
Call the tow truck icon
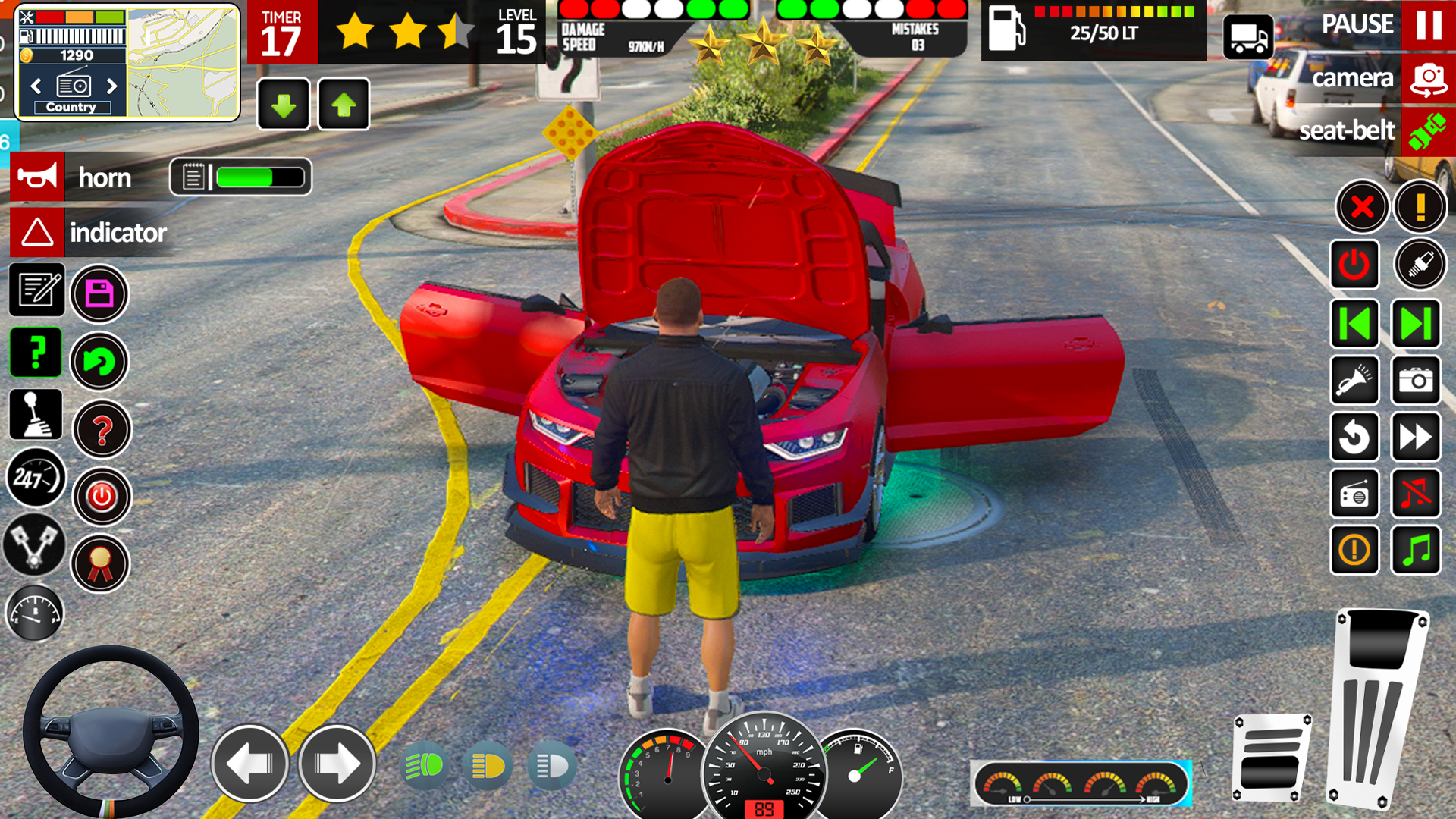coord(1247,36)
